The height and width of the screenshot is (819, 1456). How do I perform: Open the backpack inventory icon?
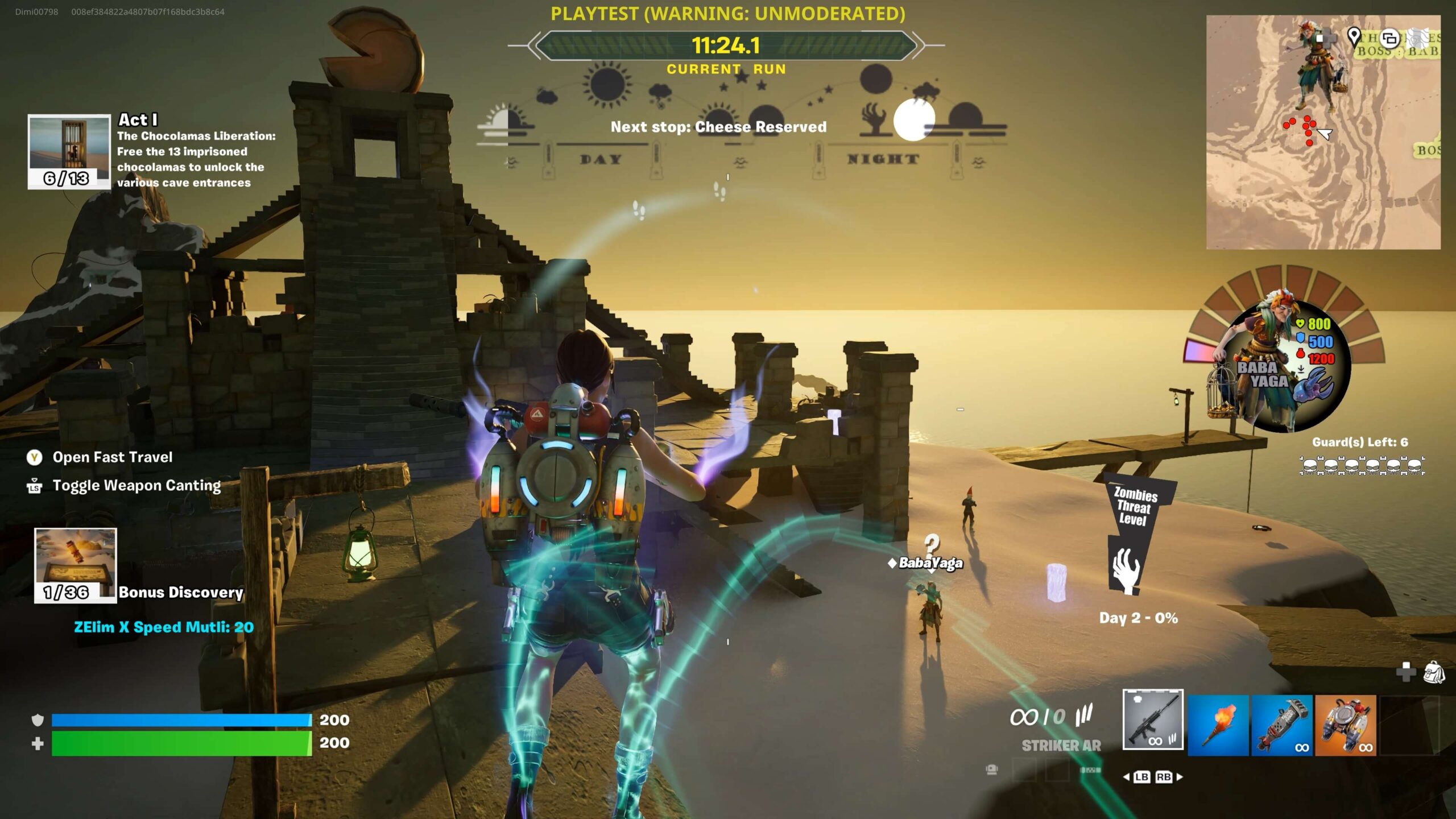pyautogui.click(x=1434, y=672)
